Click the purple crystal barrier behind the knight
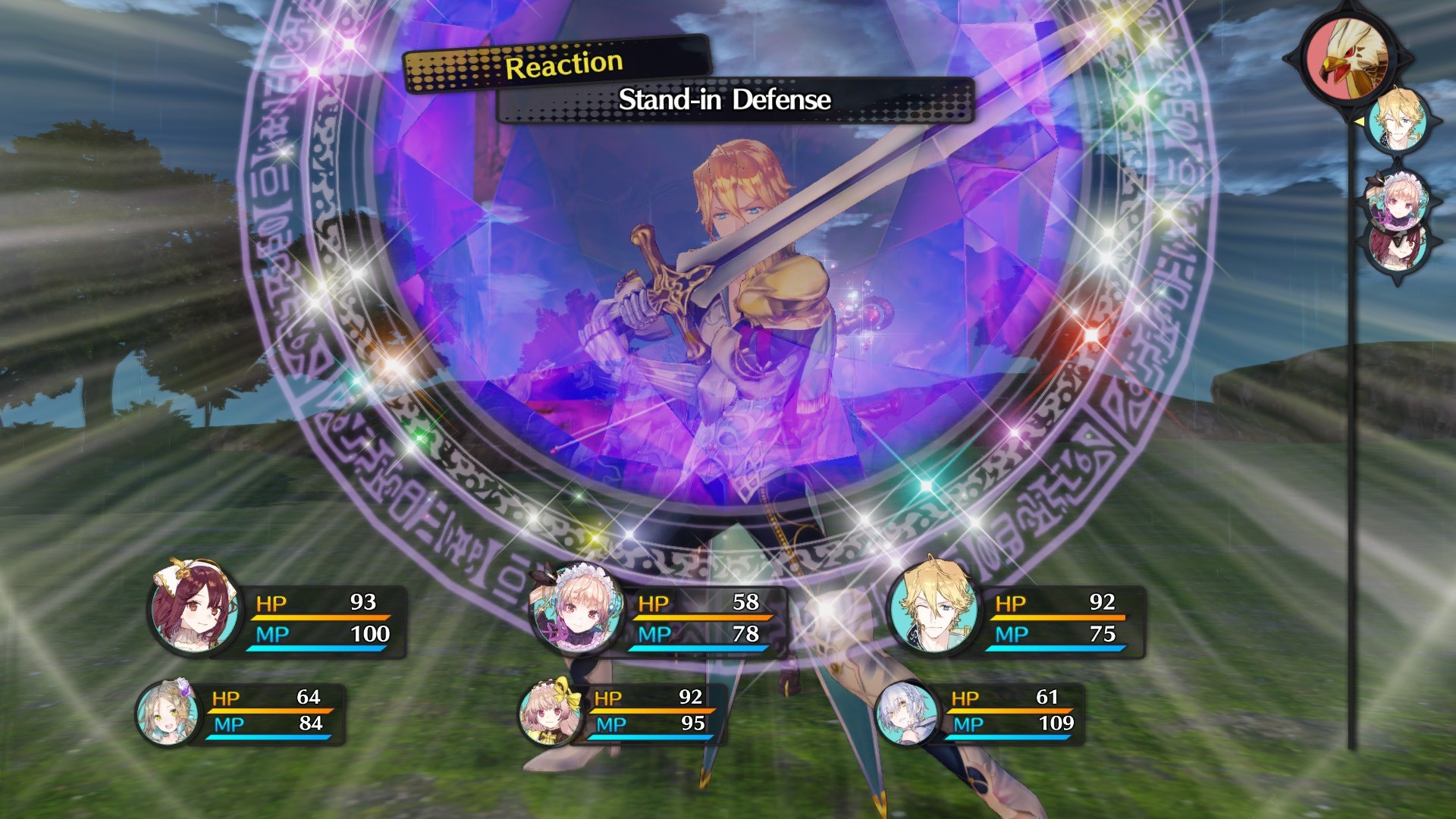1456x819 pixels. click(x=531, y=227)
